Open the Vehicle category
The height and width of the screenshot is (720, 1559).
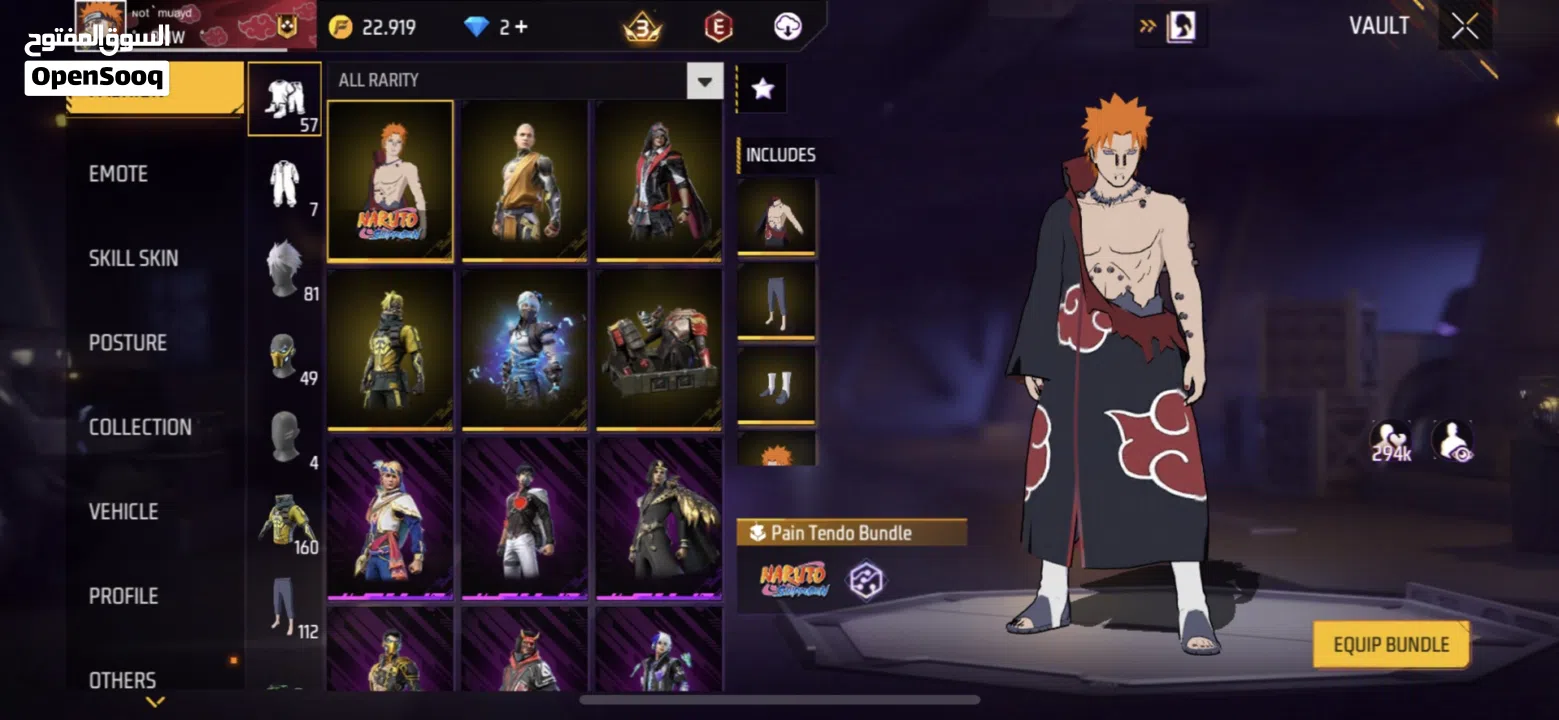tap(123, 512)
